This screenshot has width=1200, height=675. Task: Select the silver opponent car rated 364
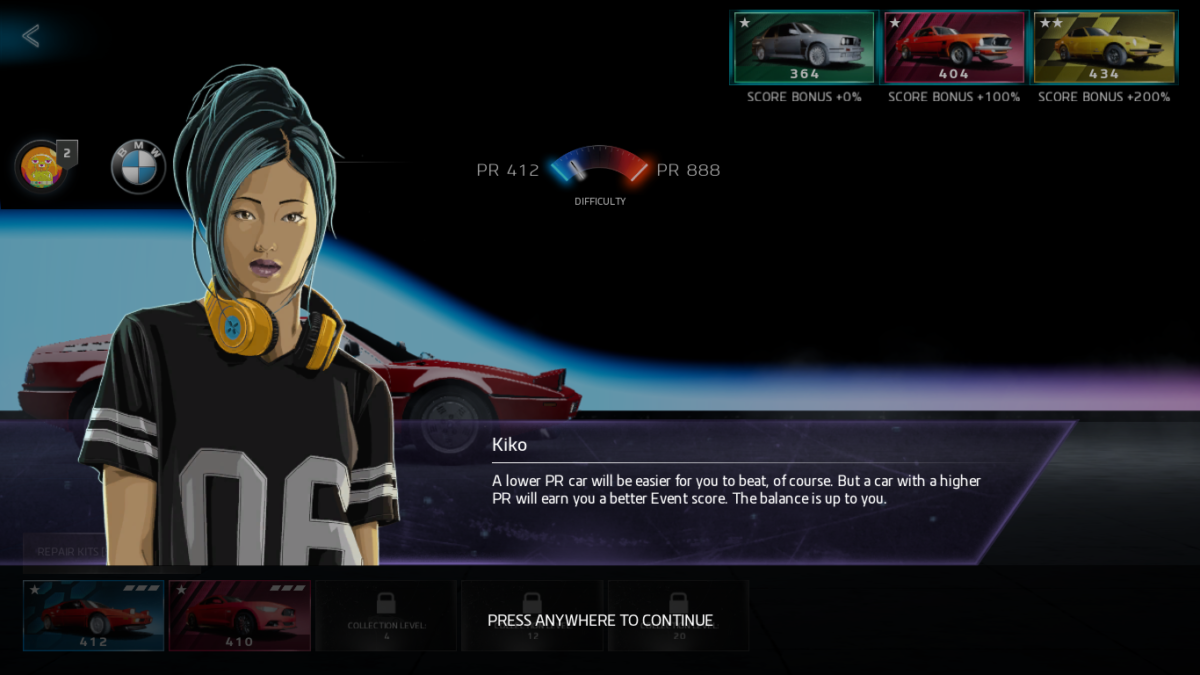pos(804,47)
